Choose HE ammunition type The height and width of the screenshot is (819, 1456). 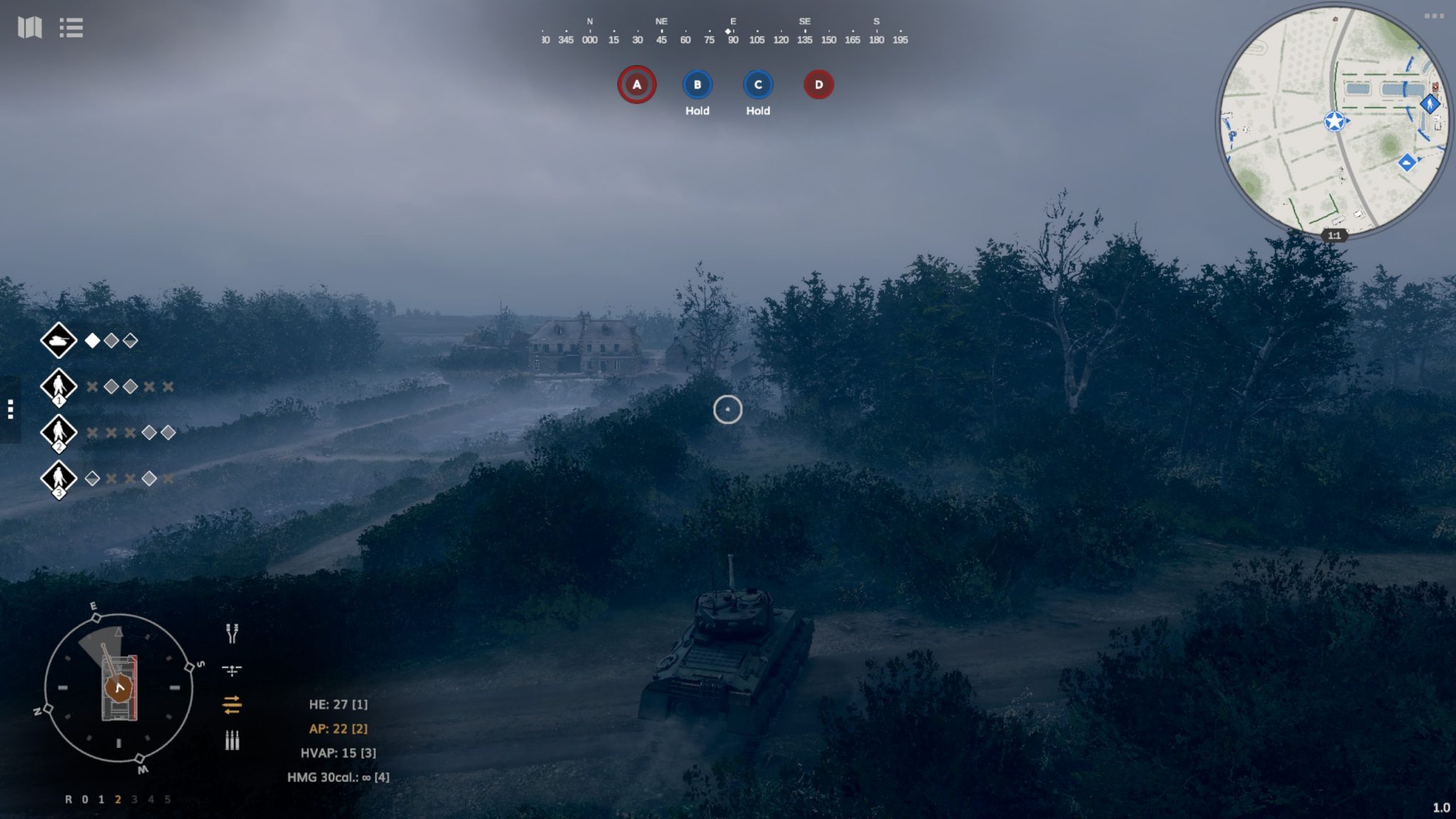pos(338,705)
